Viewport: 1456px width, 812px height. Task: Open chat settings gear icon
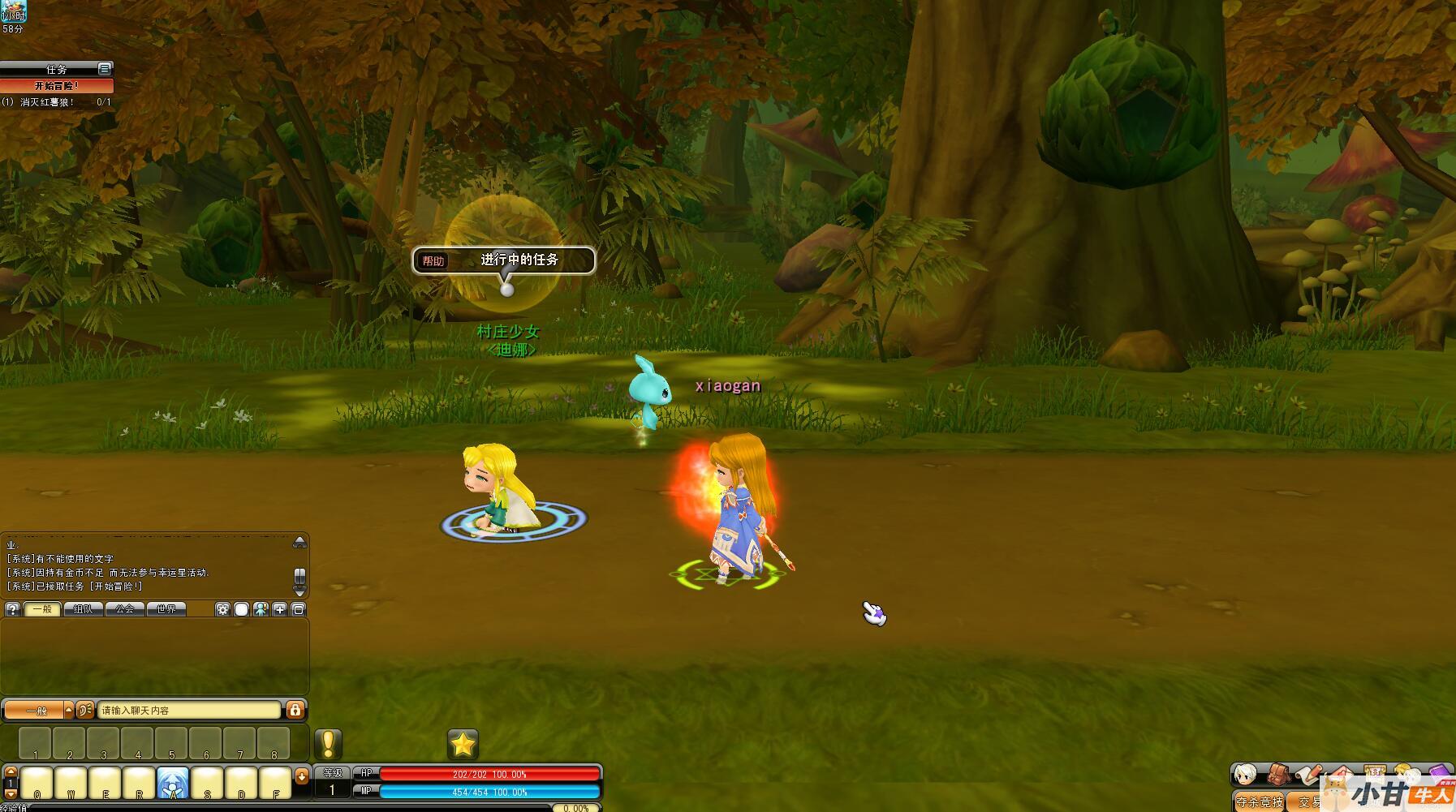[222, 609]
